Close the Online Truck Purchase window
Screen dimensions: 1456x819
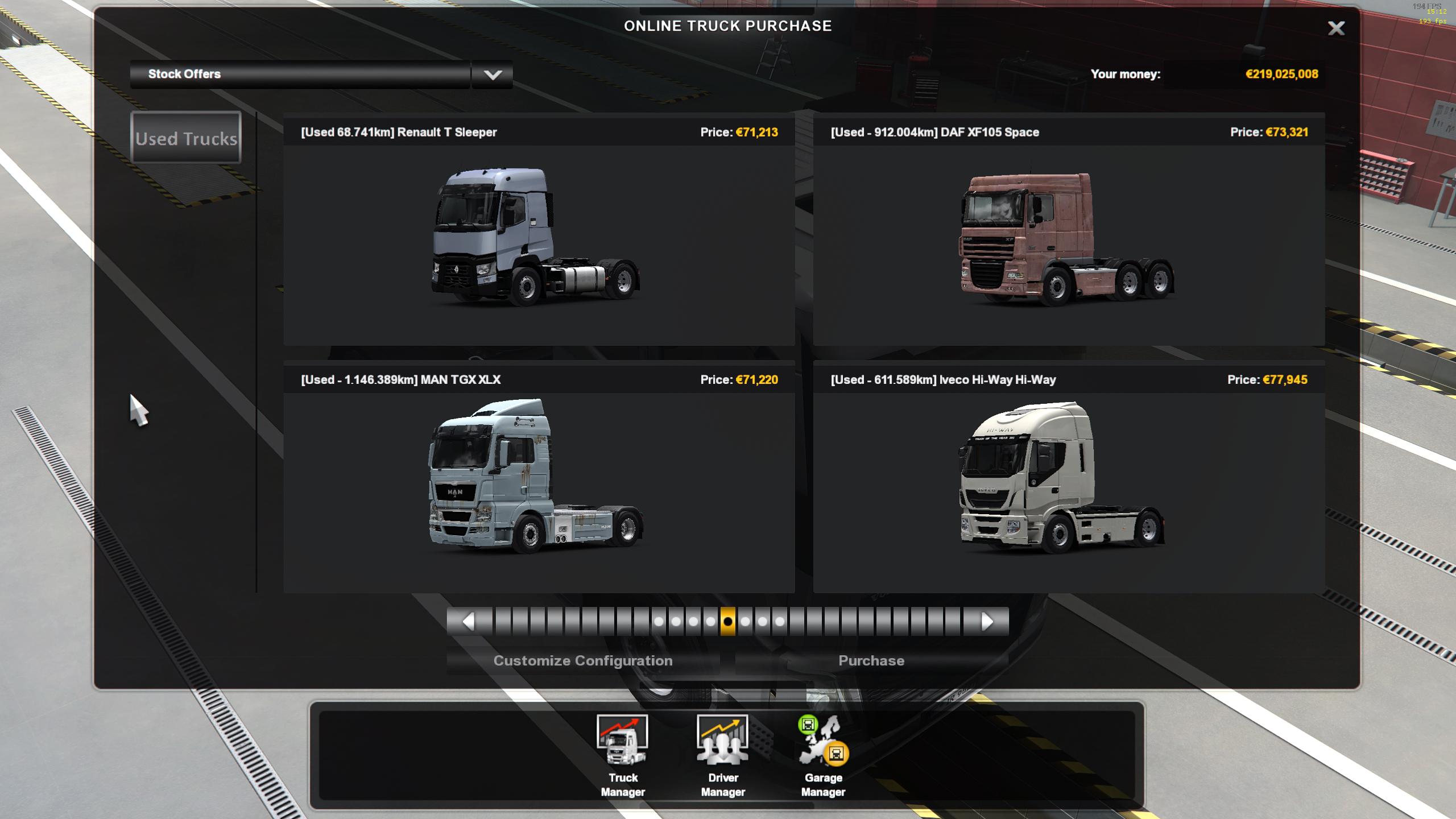tap(1335, 28)
